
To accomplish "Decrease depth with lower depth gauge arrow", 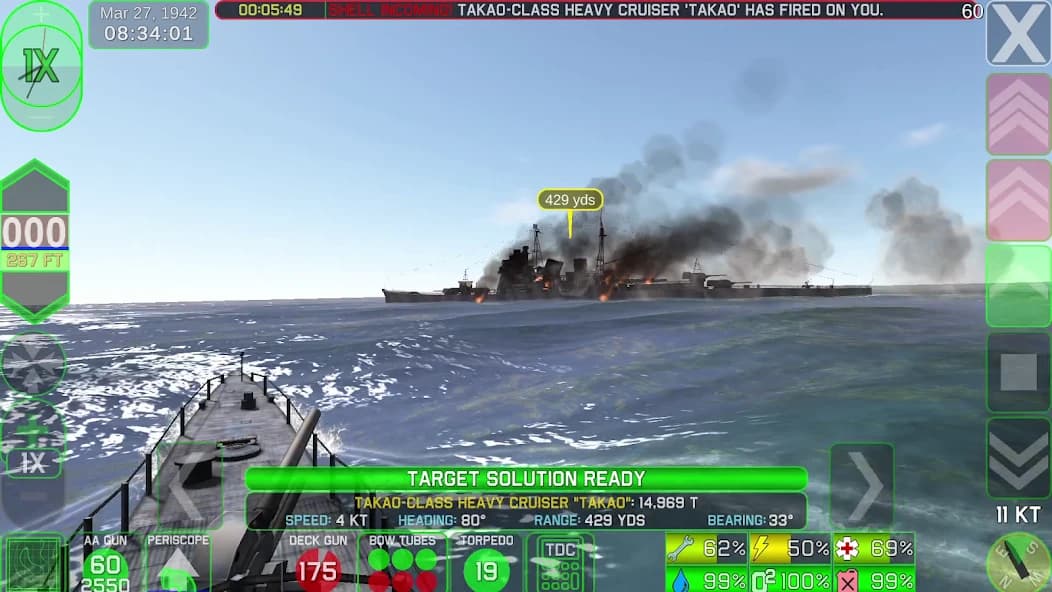I will point(35,293).
